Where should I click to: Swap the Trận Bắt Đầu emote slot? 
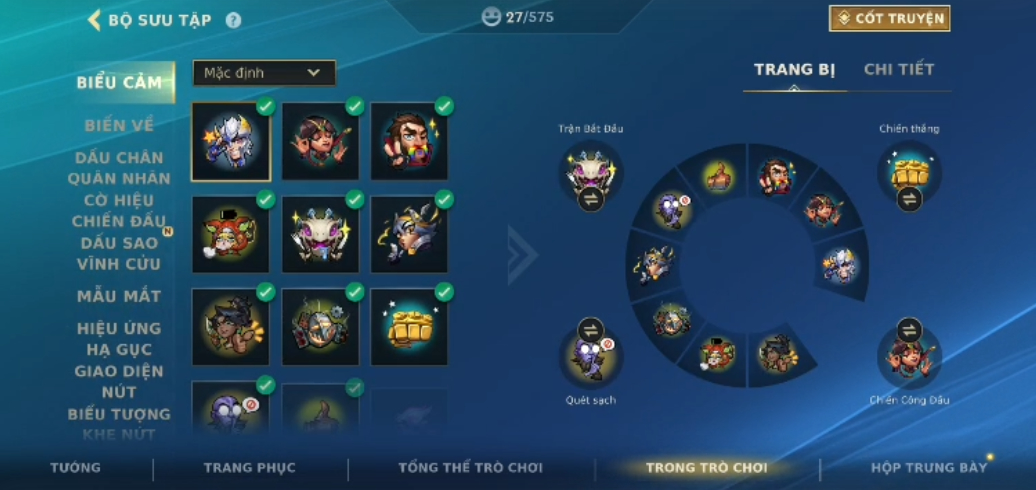tap(590, 199)
